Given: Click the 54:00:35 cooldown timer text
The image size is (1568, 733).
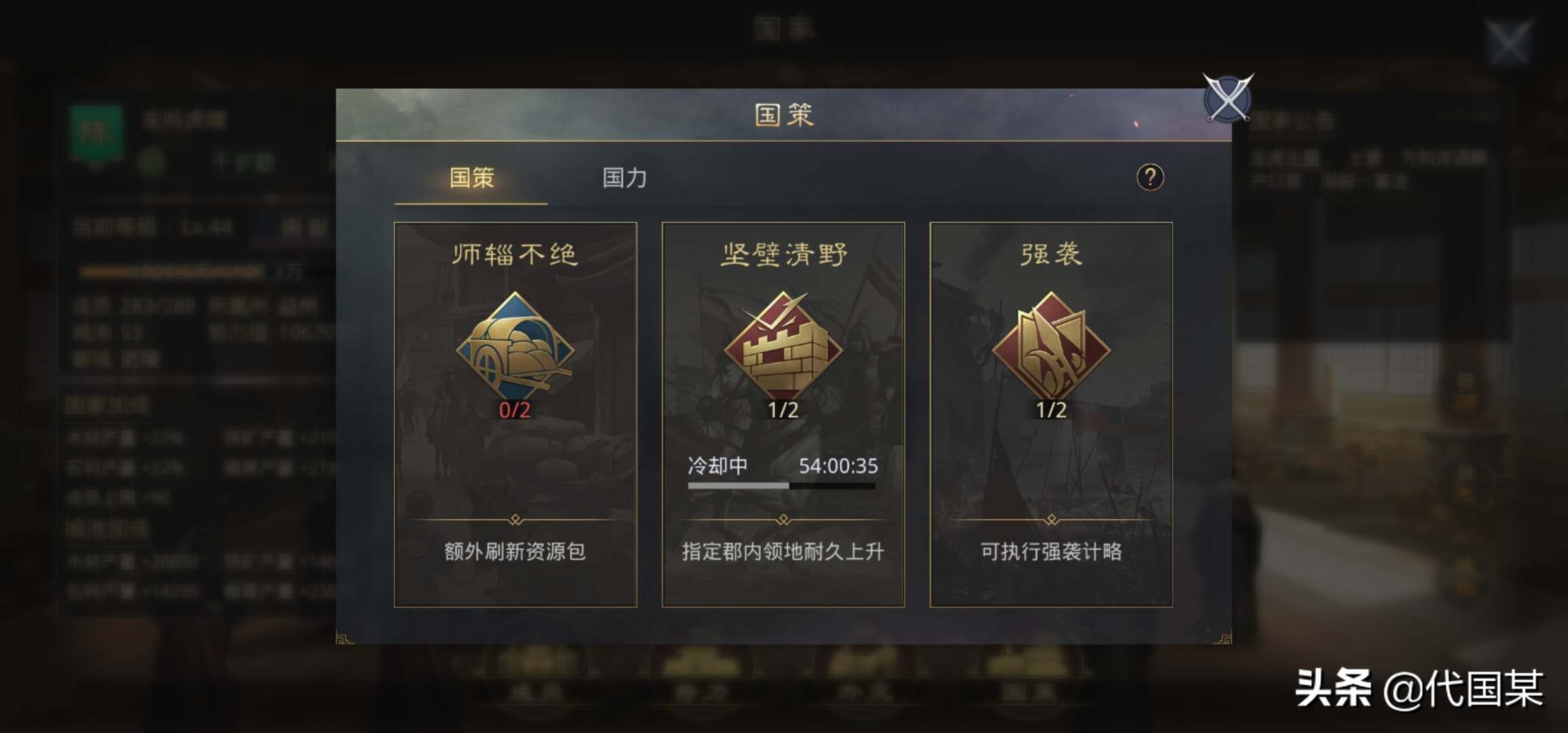Looking at the screenshot, I should point(840,467).
